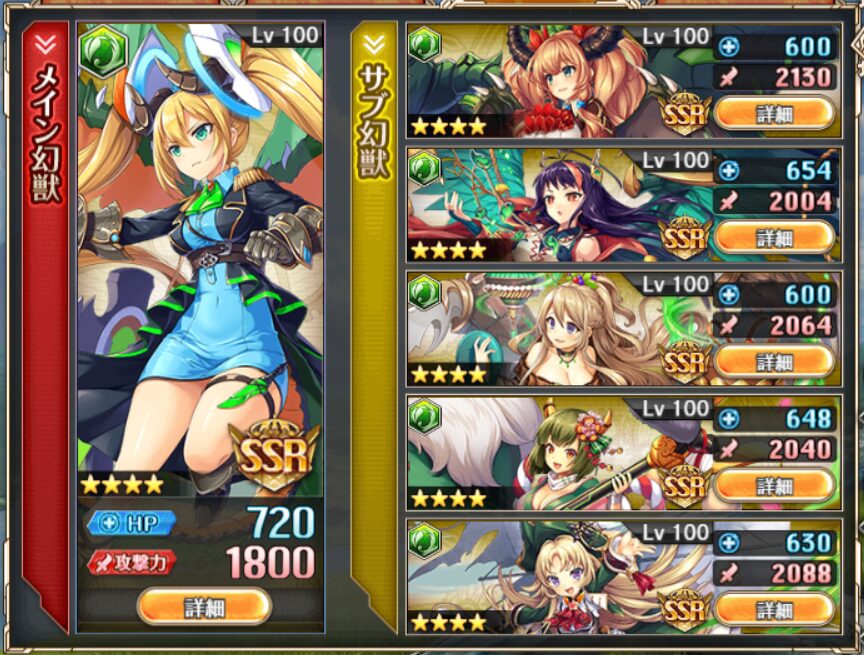Collapse the red メイン幻獣 side tab
This screenshot has width=864, height=655.
(46, 45)
